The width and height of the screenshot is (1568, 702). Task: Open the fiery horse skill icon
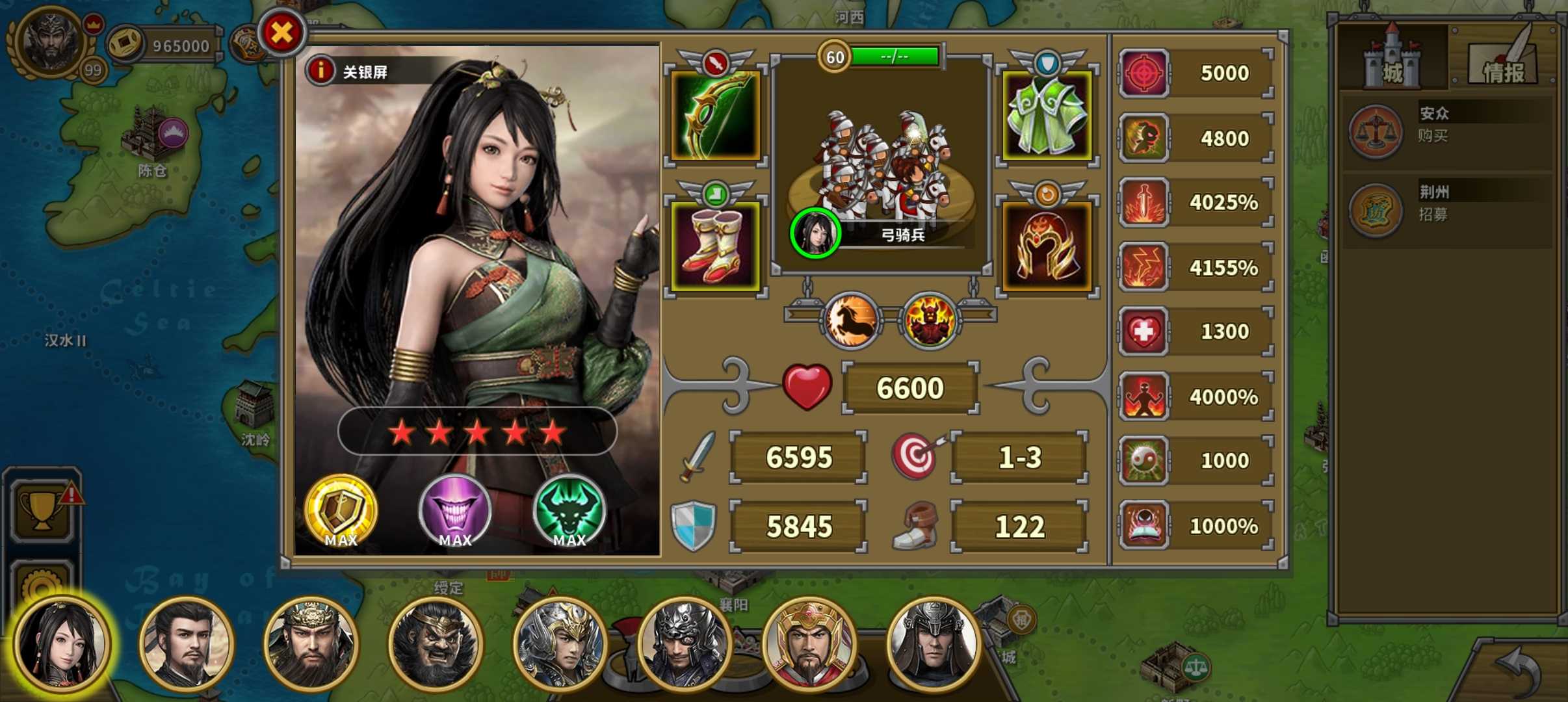click(852, 319)
